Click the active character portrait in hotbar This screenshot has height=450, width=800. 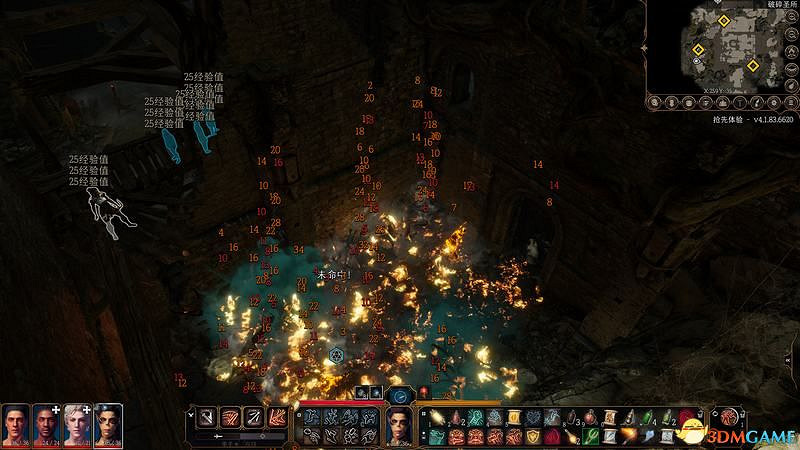point(399,427)
